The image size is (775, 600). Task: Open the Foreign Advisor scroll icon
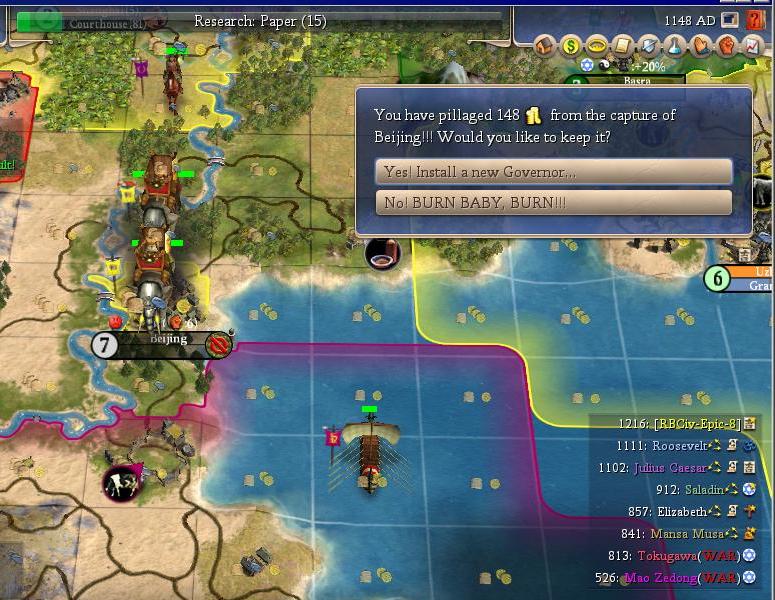[622, 45]
